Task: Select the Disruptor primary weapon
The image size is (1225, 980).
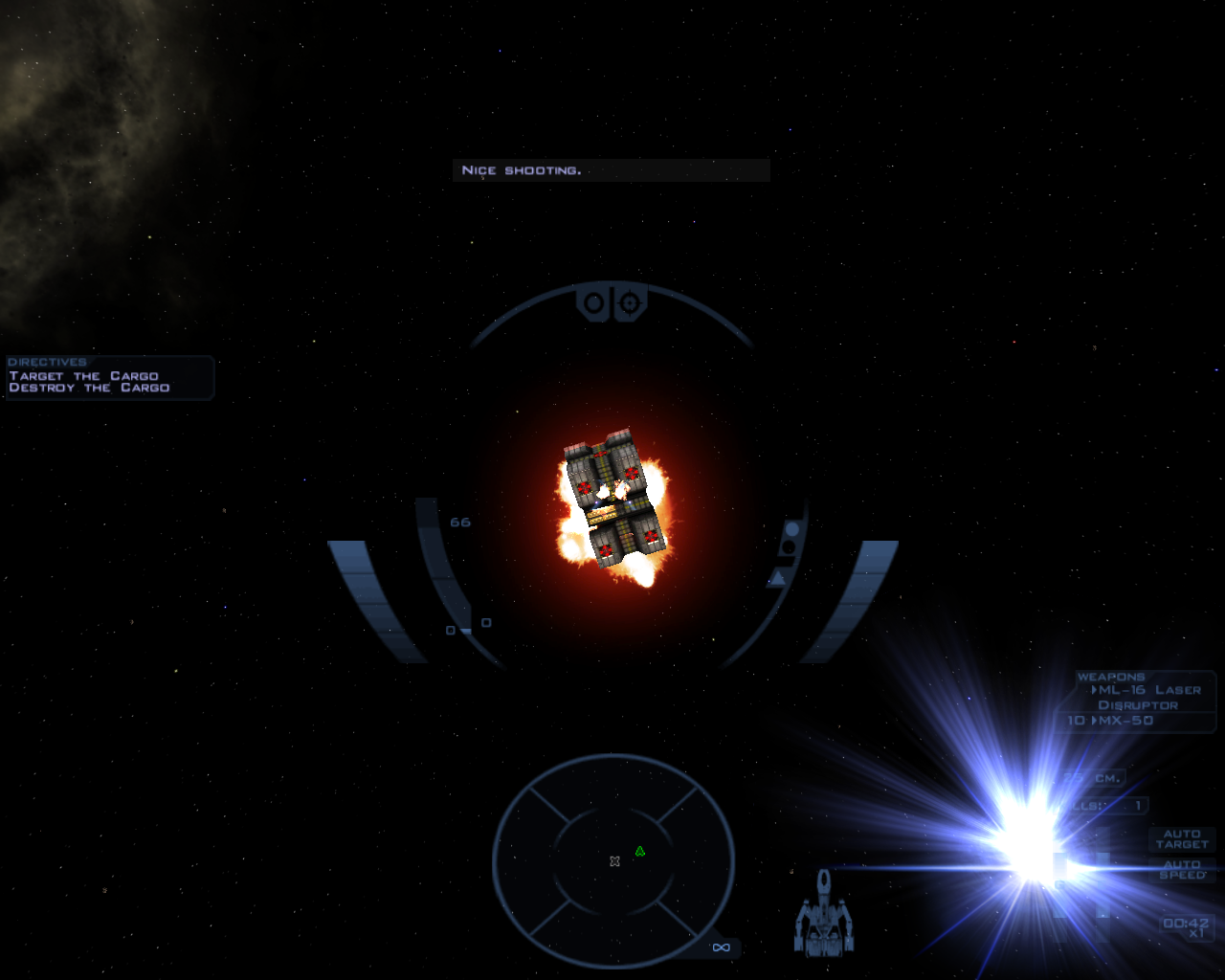Action: coord(1138,705)
